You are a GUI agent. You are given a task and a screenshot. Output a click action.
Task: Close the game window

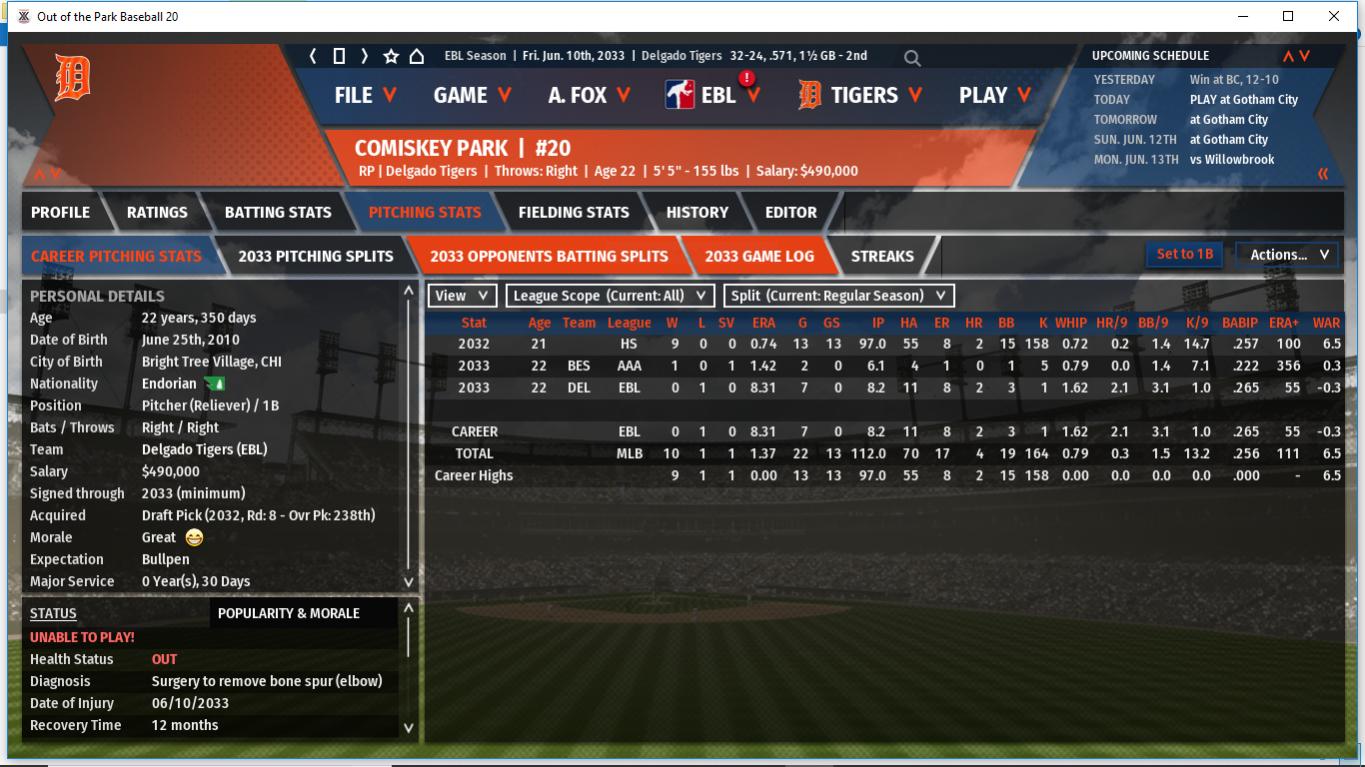click(x=1333, y=16)
